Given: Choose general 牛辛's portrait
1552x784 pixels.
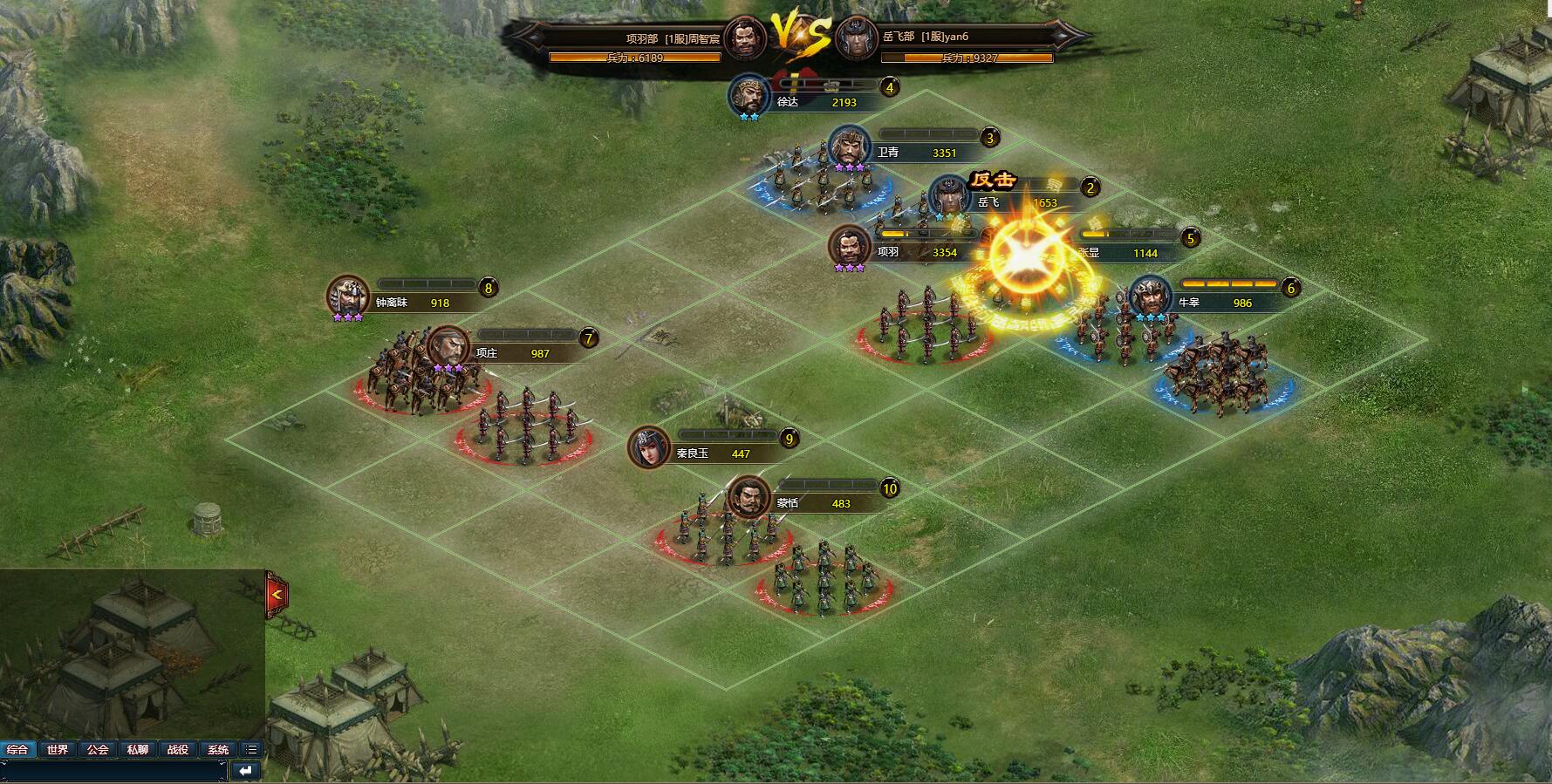Looking at the screenshot, I should point(1150,297).
